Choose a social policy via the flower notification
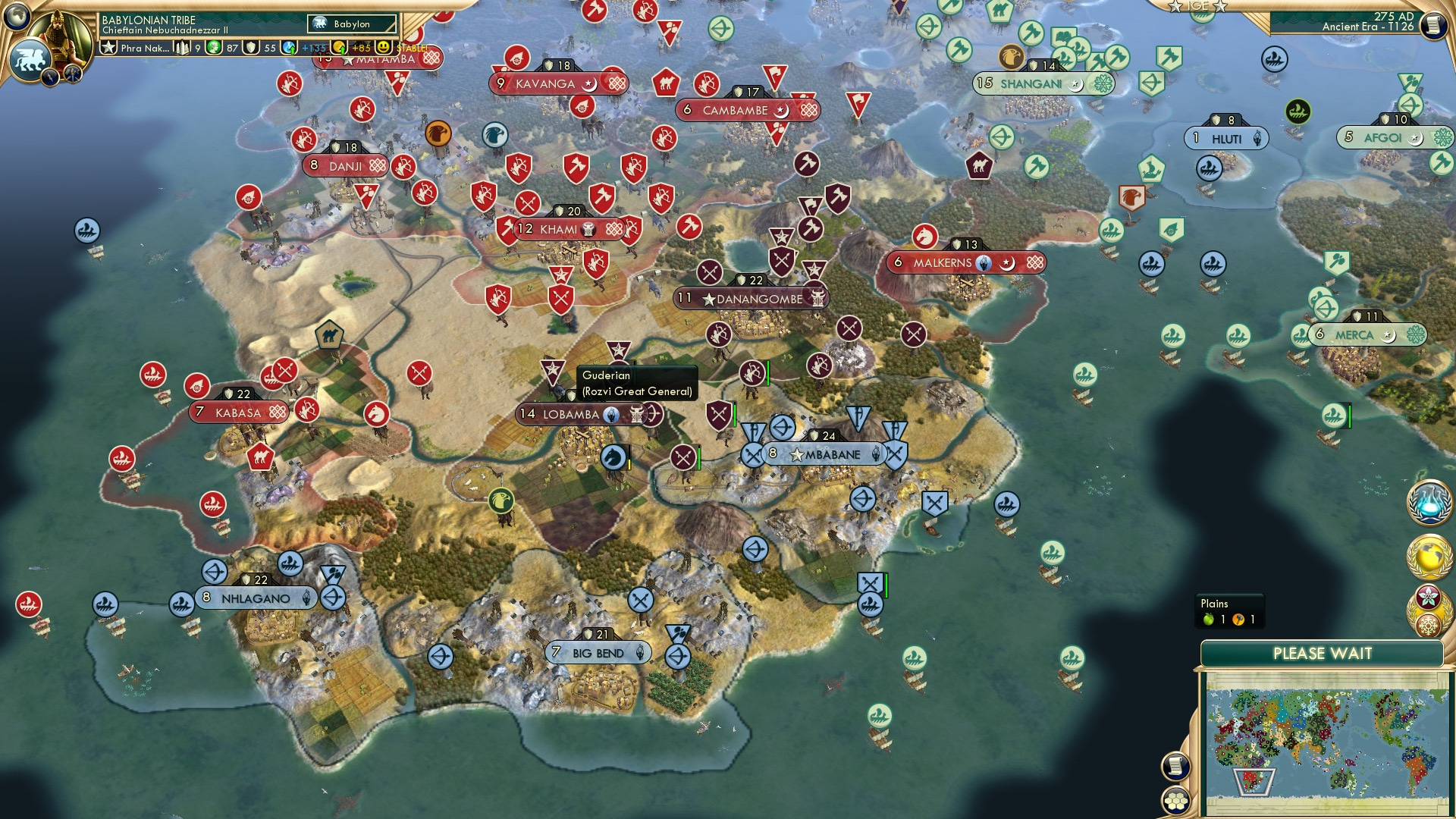 click(x=1428, y=597)
